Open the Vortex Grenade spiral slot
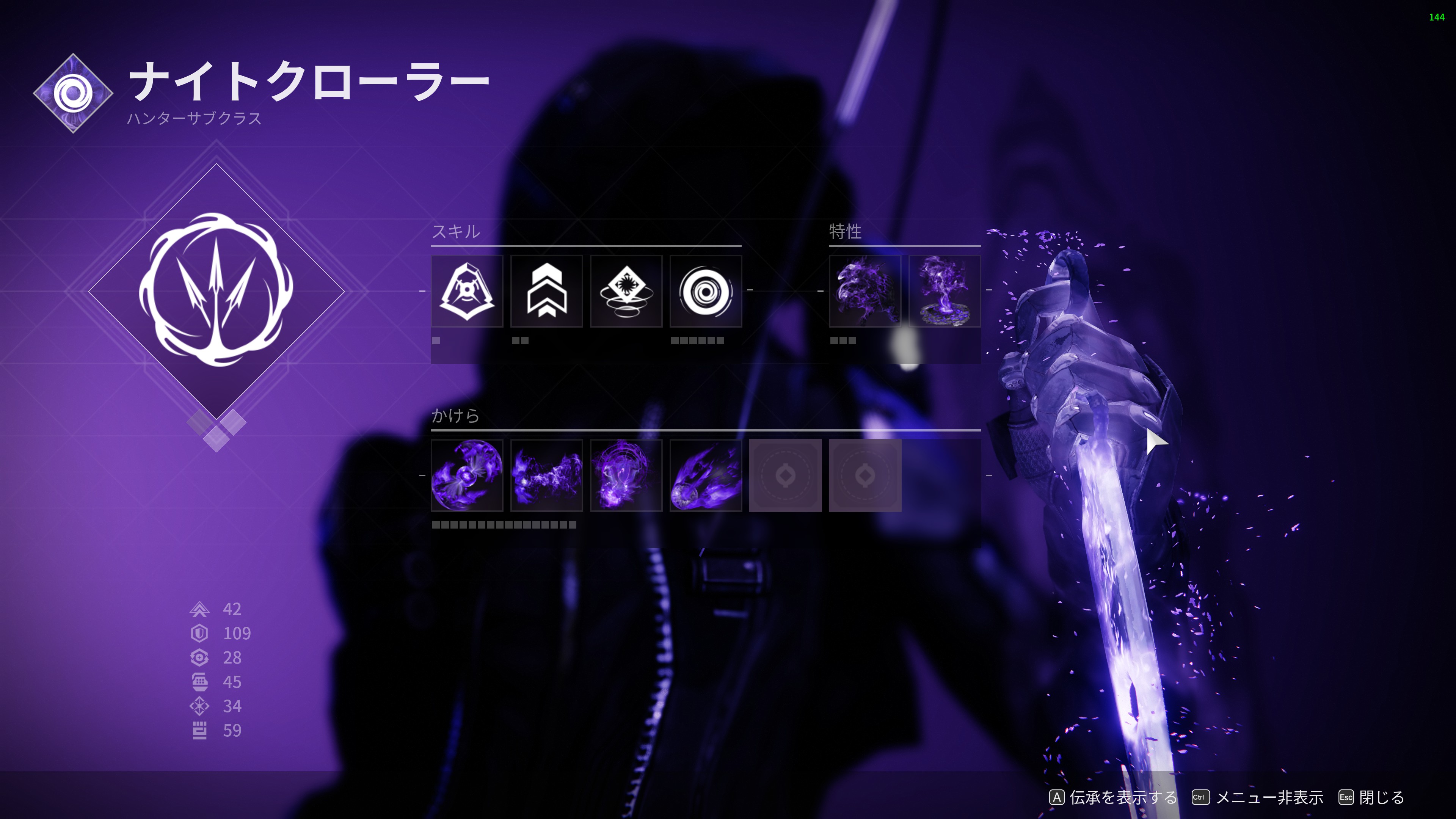Screen dimensions: 1456x819 (x=705, y=291)
